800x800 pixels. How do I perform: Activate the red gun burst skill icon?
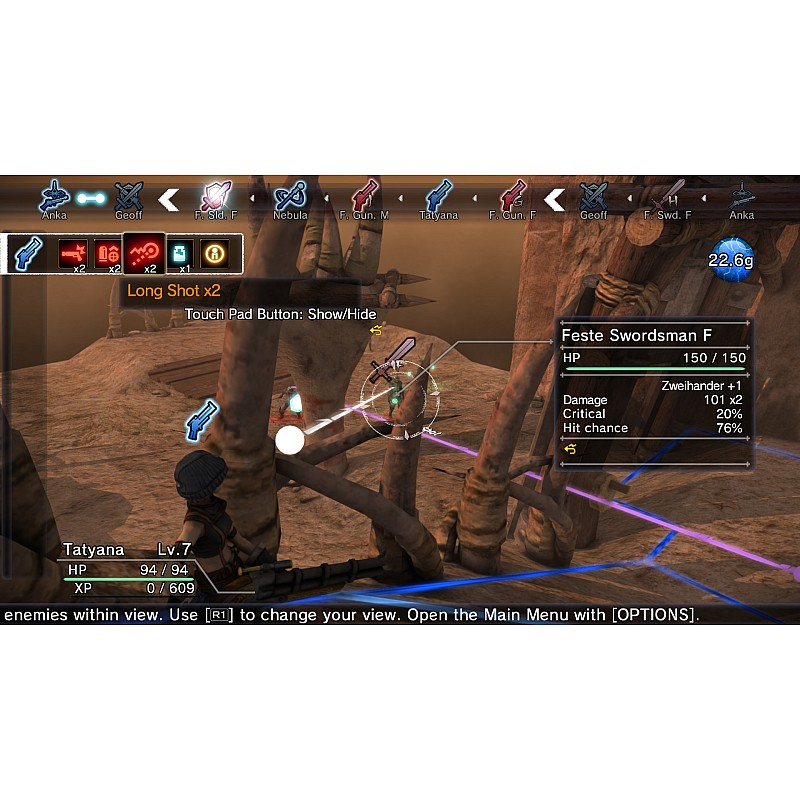click(72, 254)
